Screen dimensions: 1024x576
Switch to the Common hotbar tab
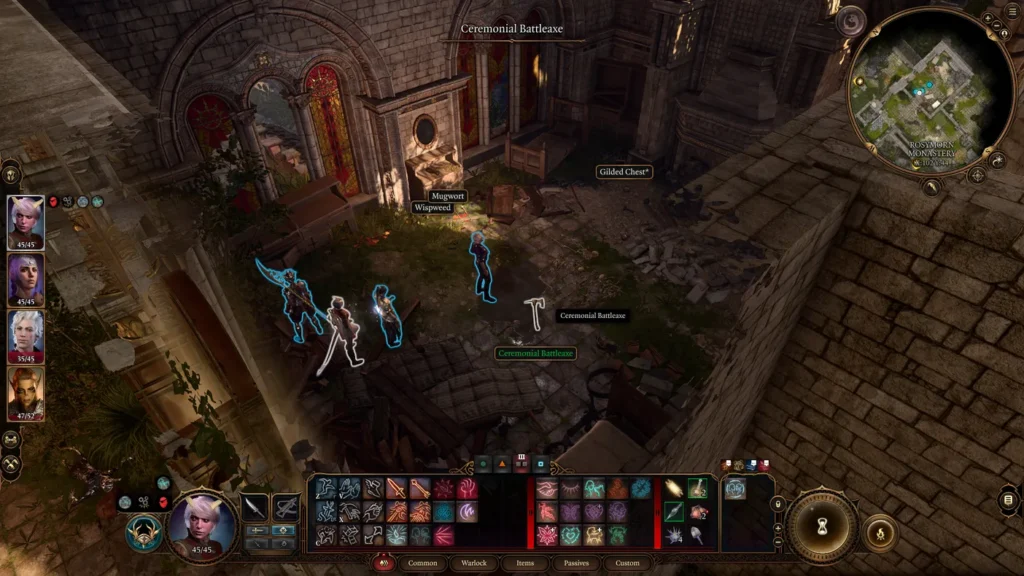[423, 563]
